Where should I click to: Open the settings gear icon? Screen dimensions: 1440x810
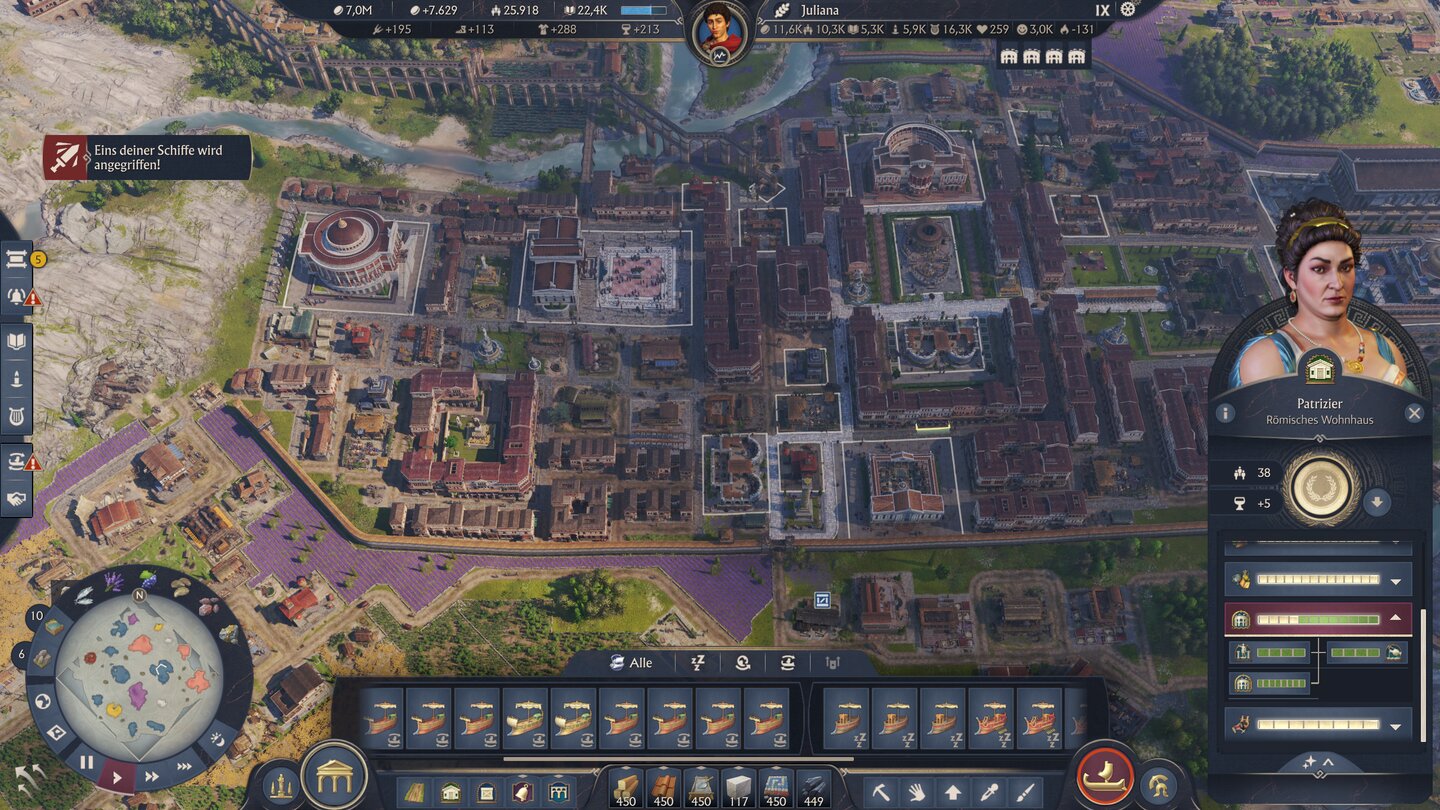[1129, 10]
